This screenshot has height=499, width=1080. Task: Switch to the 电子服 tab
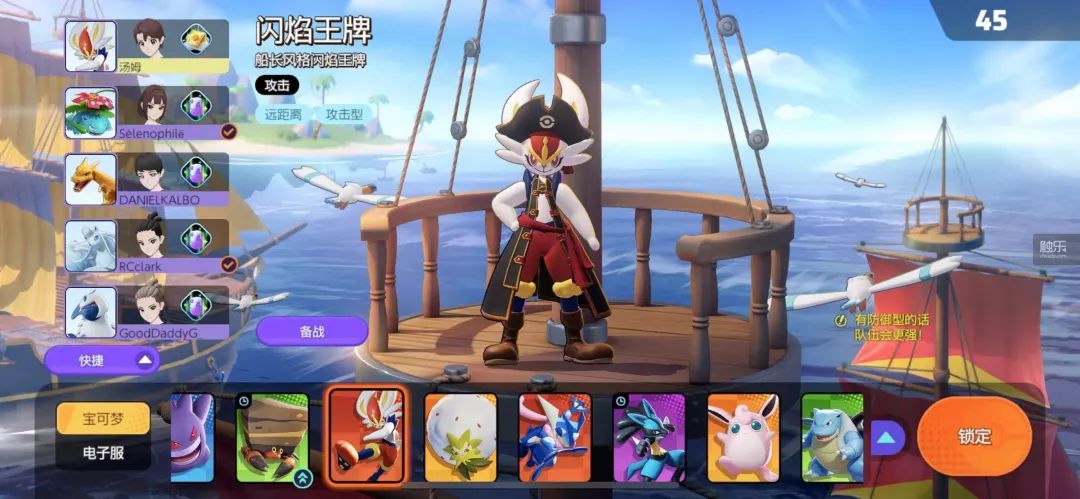tap(102, 453)
